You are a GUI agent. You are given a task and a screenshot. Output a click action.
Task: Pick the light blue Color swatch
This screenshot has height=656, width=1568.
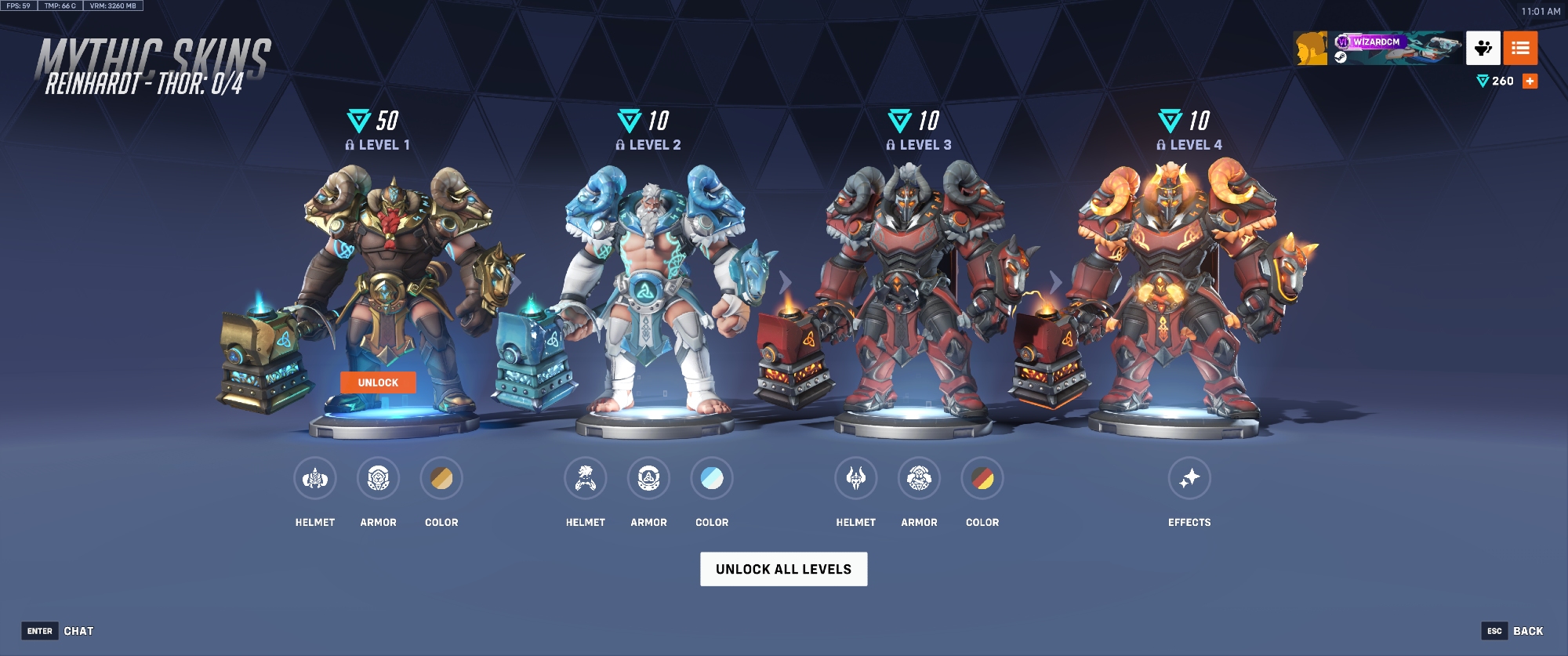tap(712, 478)
